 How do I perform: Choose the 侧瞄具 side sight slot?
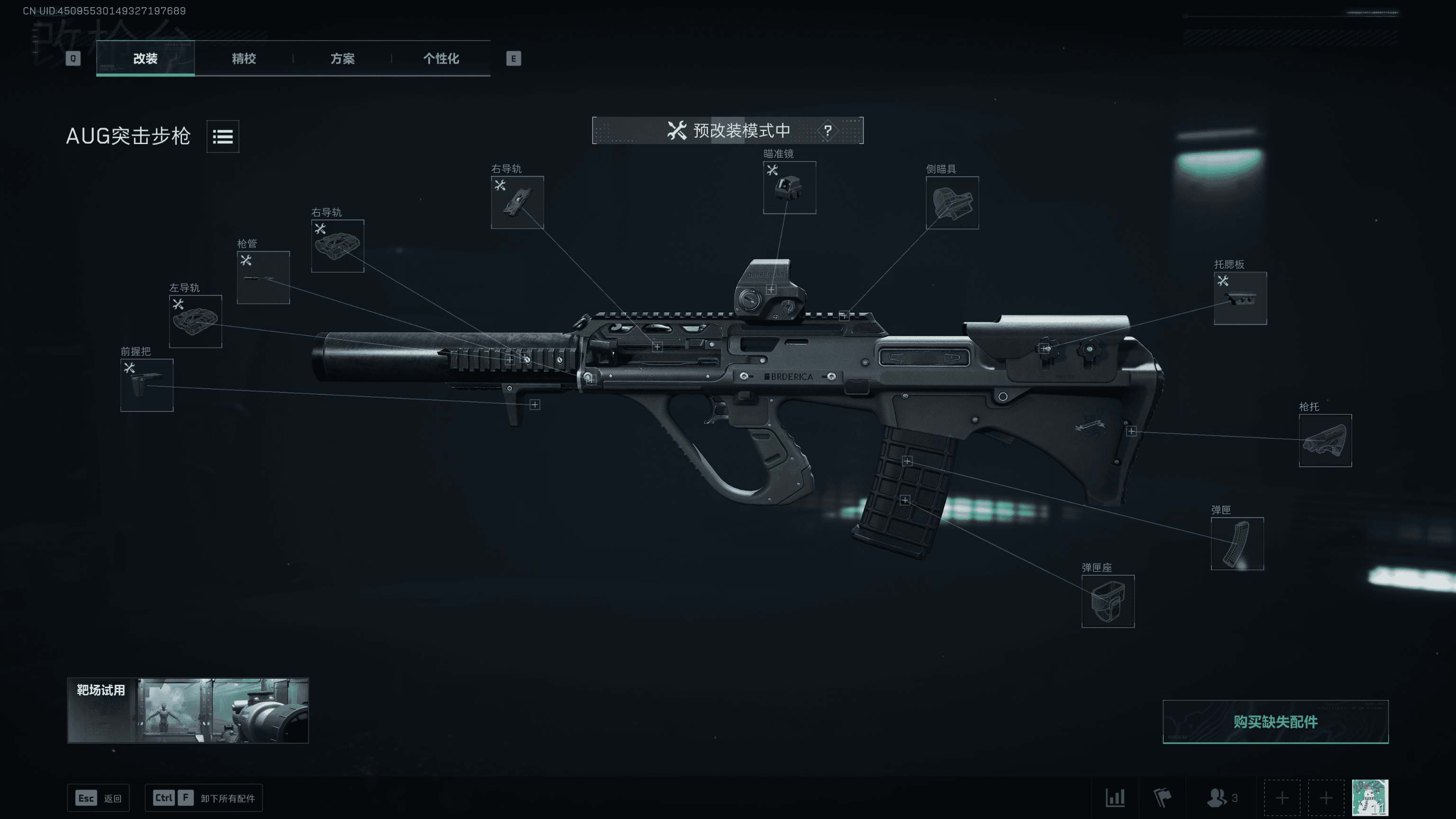pyautogui.click(x=952, y=203)
